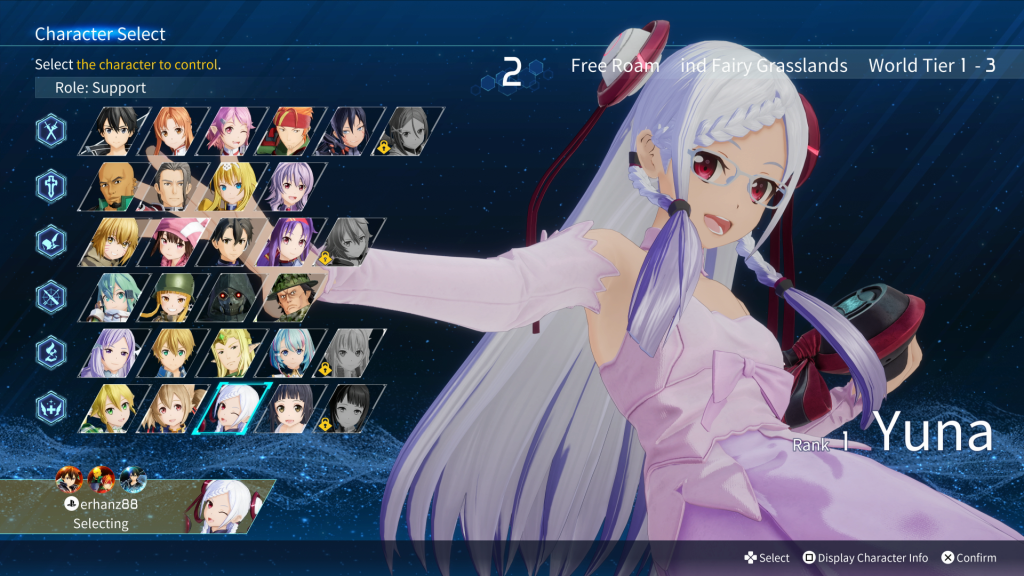Click the crossed swords role icon
Screen dimensions: 1024x576
[x=52, y=131]
